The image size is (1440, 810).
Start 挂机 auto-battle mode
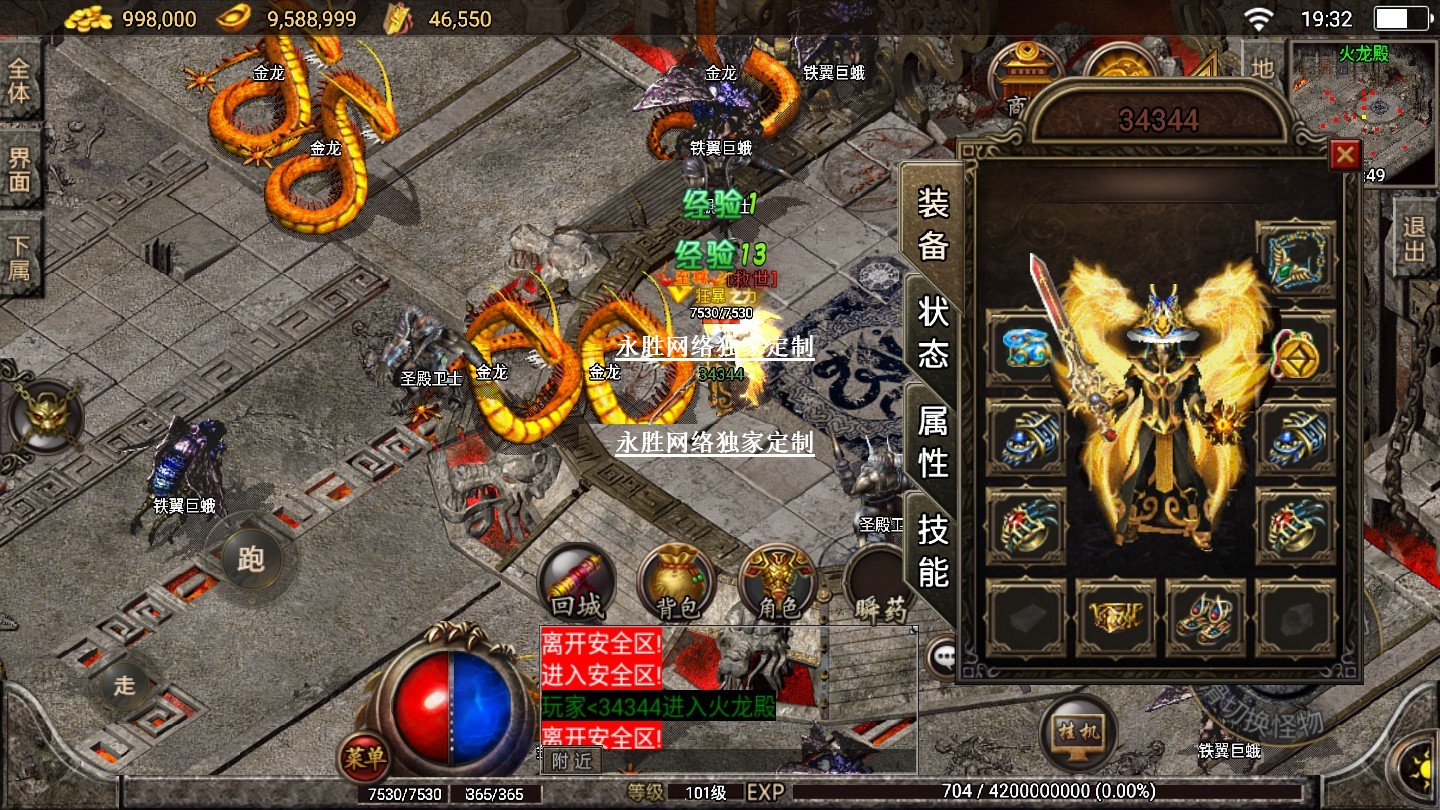[x=1079, y=728]
